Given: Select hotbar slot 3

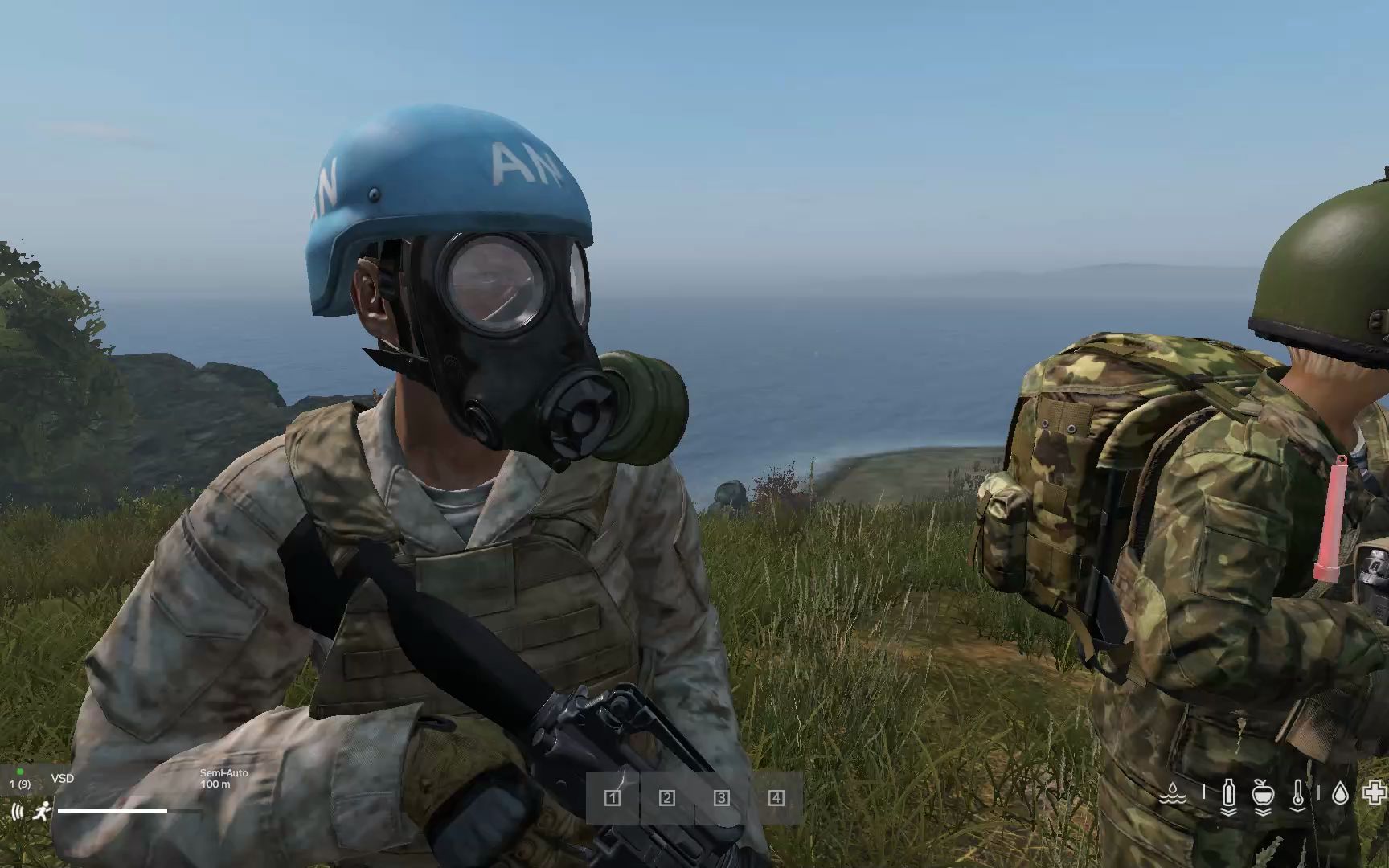Looking at the screenshot, I should click(721, 800).
